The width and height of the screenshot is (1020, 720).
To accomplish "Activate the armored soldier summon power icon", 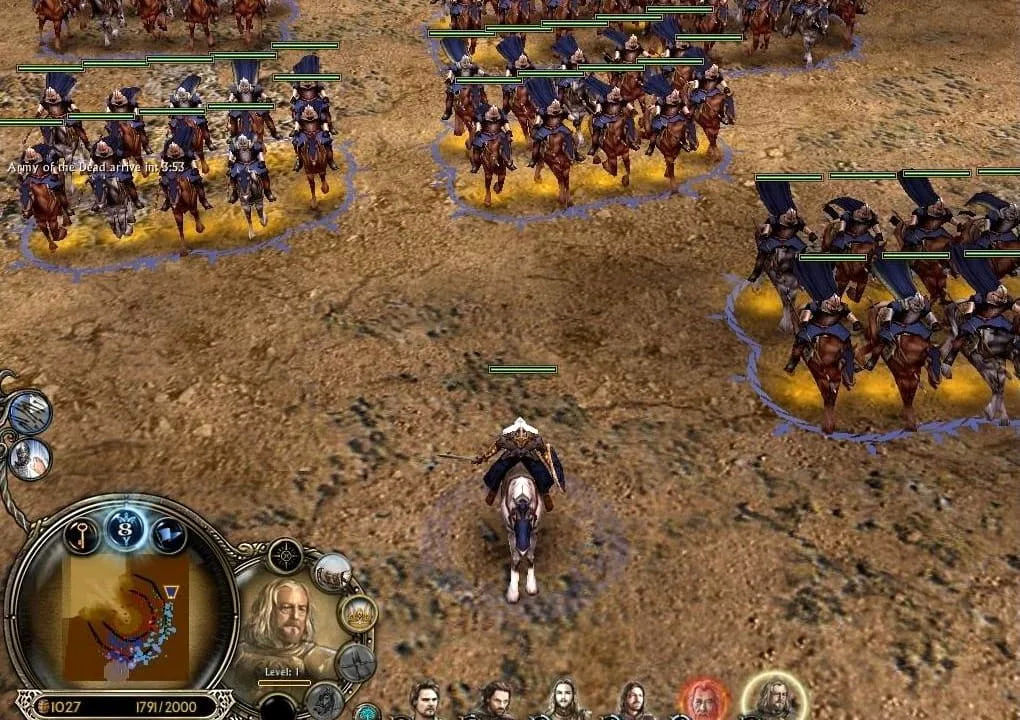I will [30, 457].
